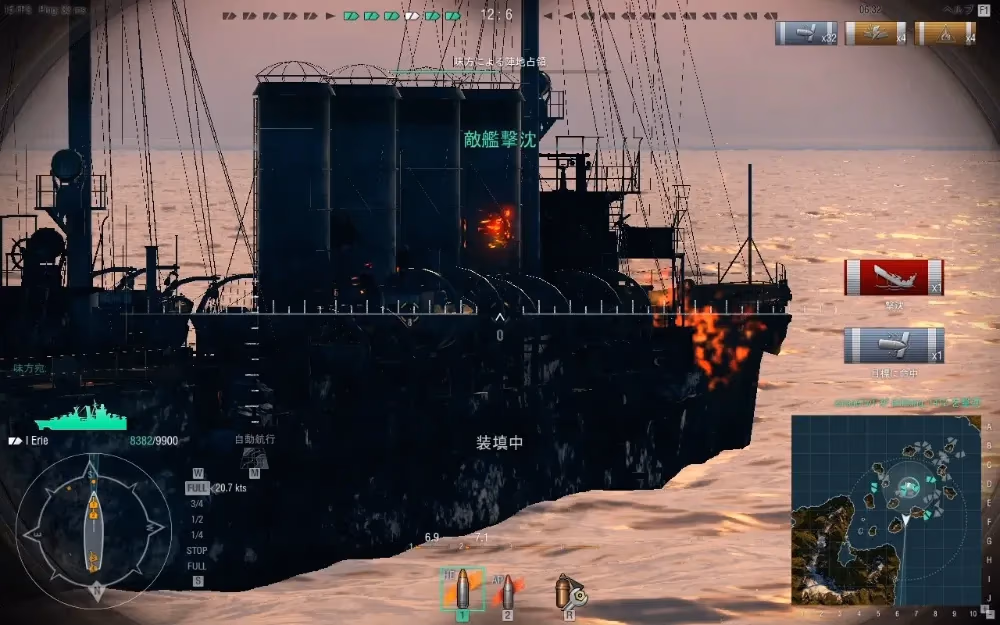Set engine telegraph to 3/4 speed
This screenshot has height=625, width=1000.
pyautogui.click(x=197, y=504)
